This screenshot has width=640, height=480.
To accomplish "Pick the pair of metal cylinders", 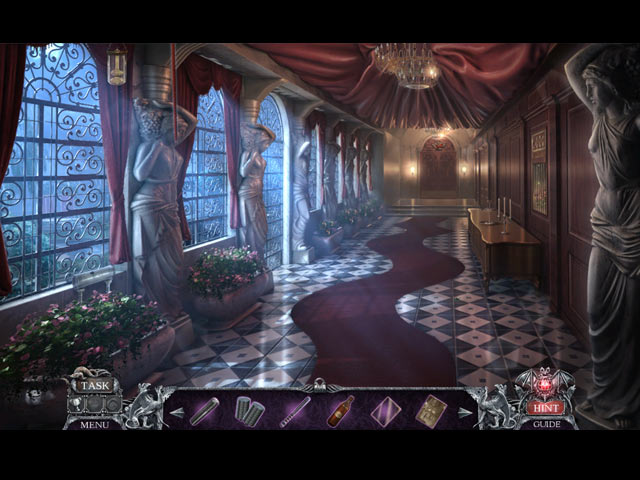I will (x=249, y=411).
